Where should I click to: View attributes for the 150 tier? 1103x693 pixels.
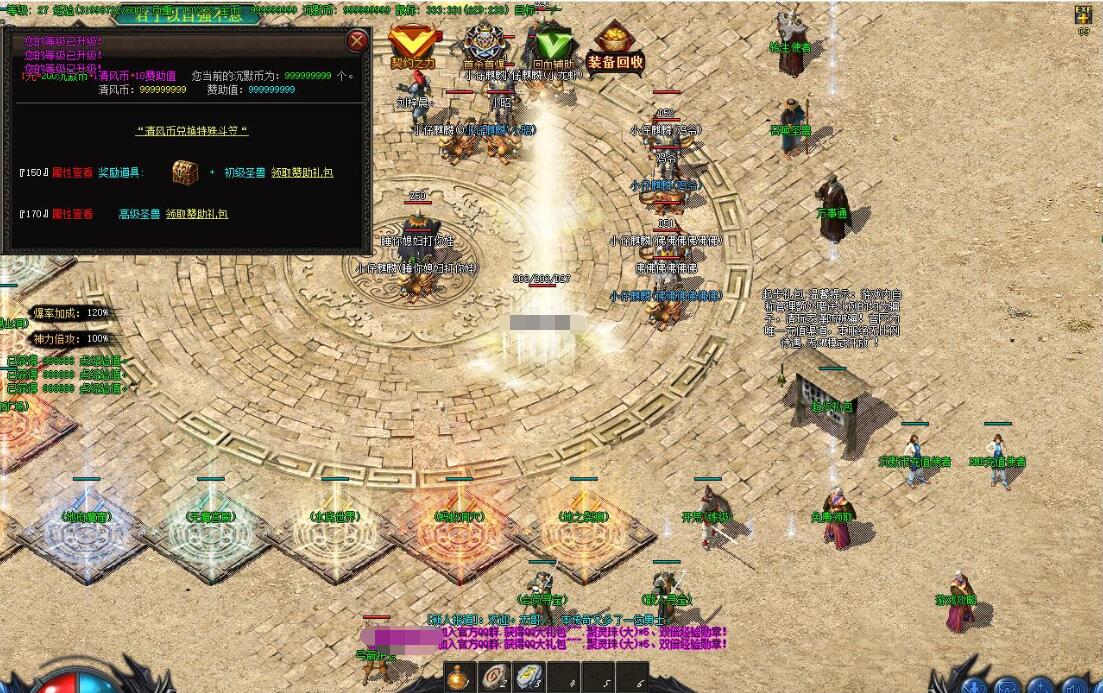pyautogui.click(x=72, y=173)
